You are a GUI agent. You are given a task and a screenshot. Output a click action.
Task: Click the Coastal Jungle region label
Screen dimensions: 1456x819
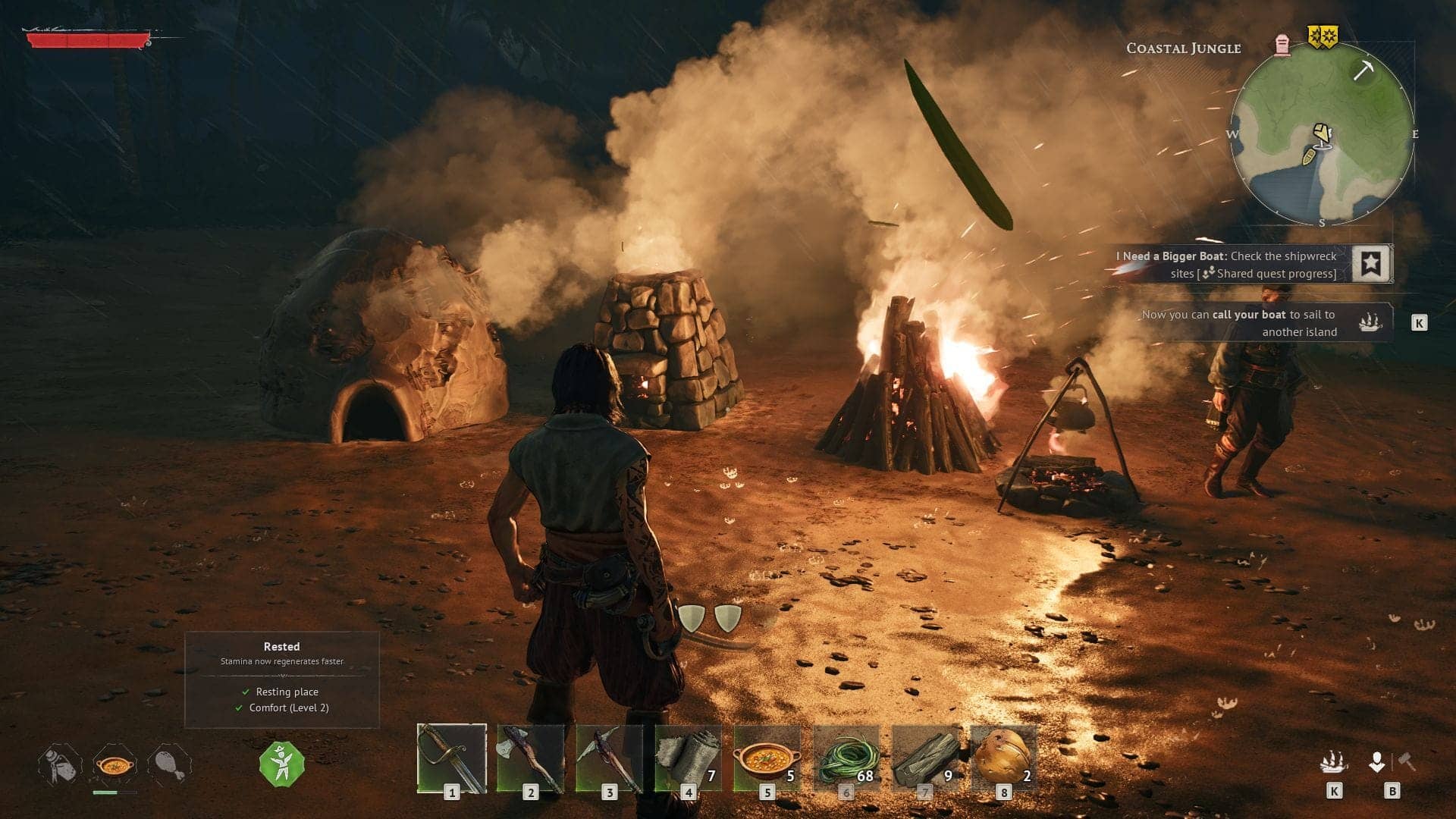(x=1183, y=48)
